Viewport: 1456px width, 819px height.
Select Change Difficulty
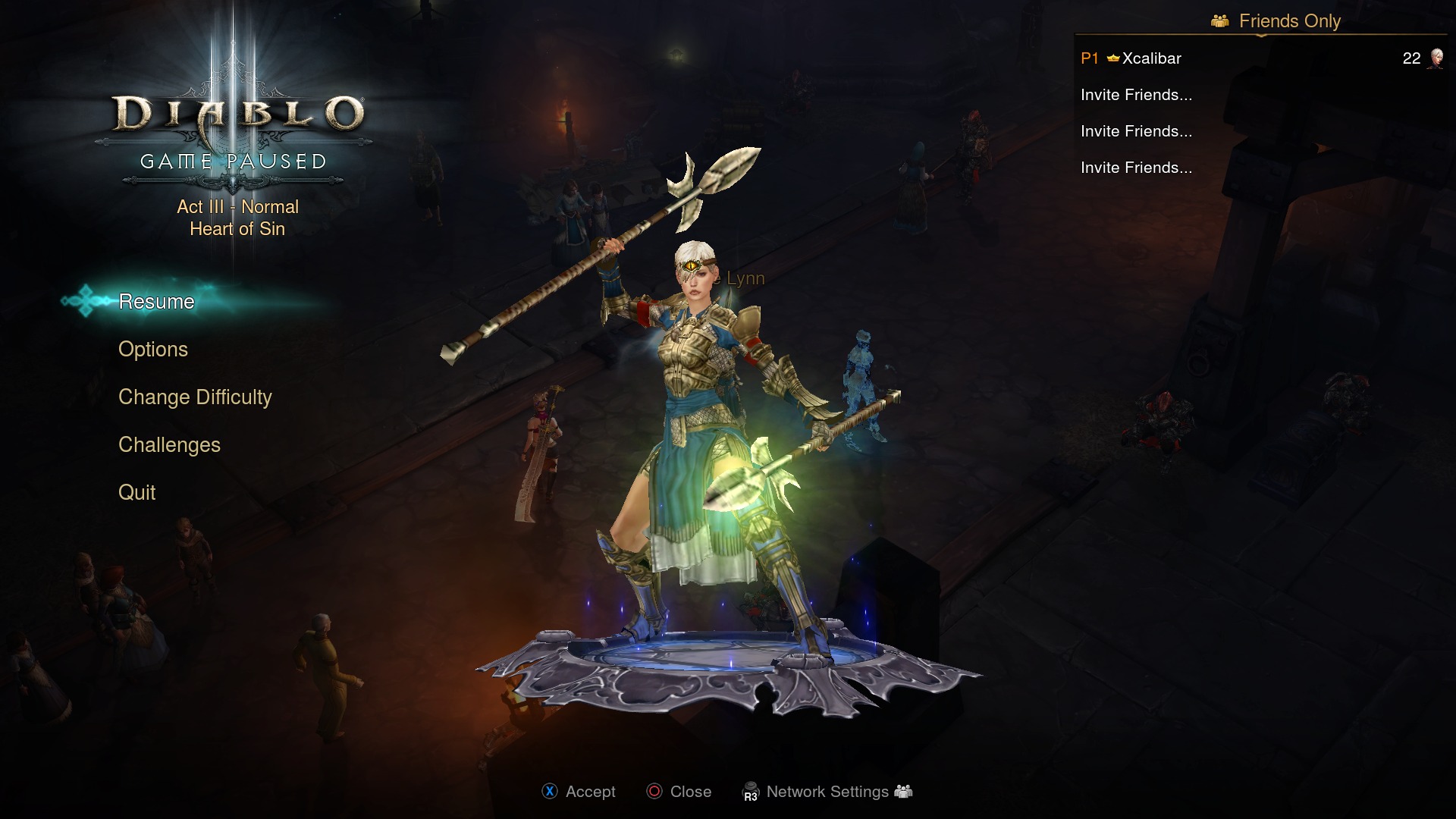(x=195, y=397)
